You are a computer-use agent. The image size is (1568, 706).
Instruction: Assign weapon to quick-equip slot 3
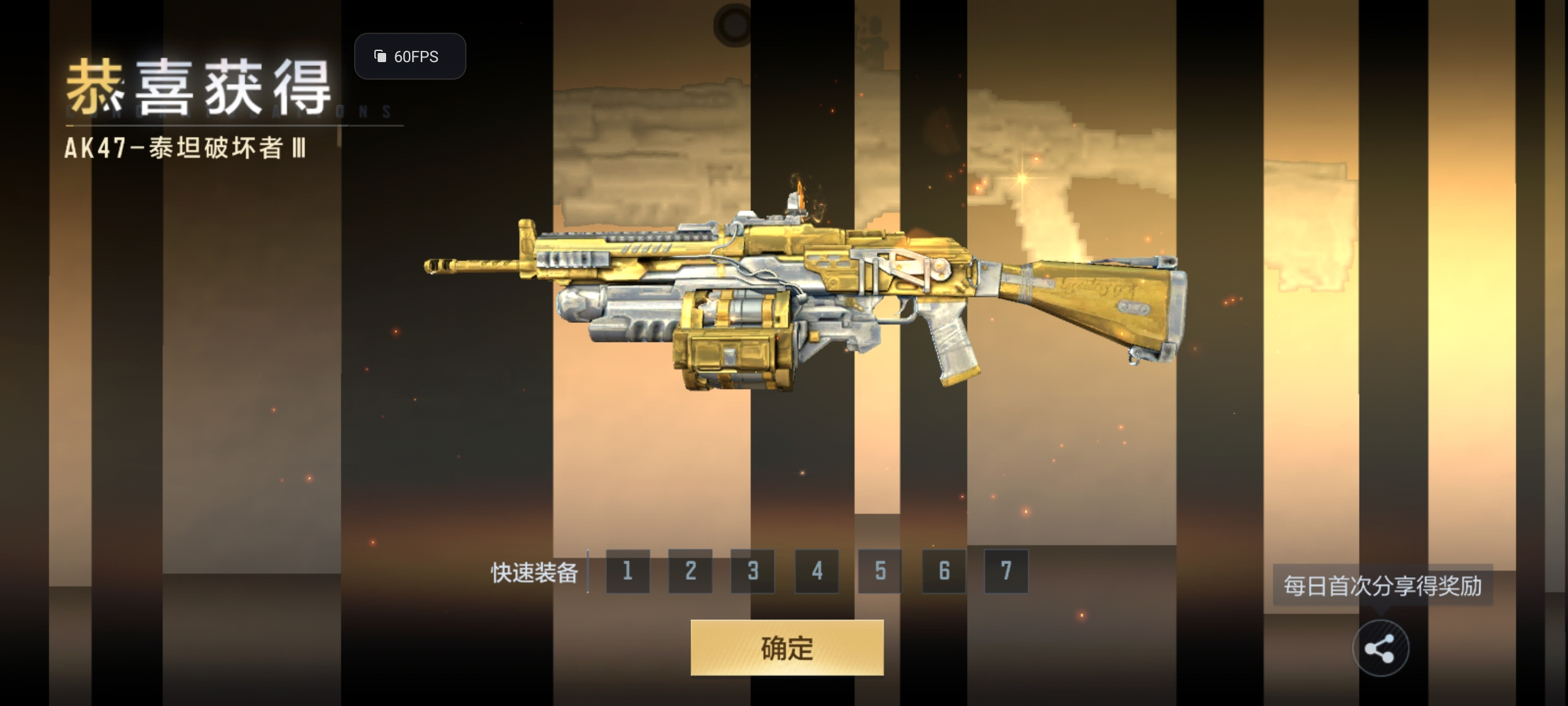[x=753, y=571]
